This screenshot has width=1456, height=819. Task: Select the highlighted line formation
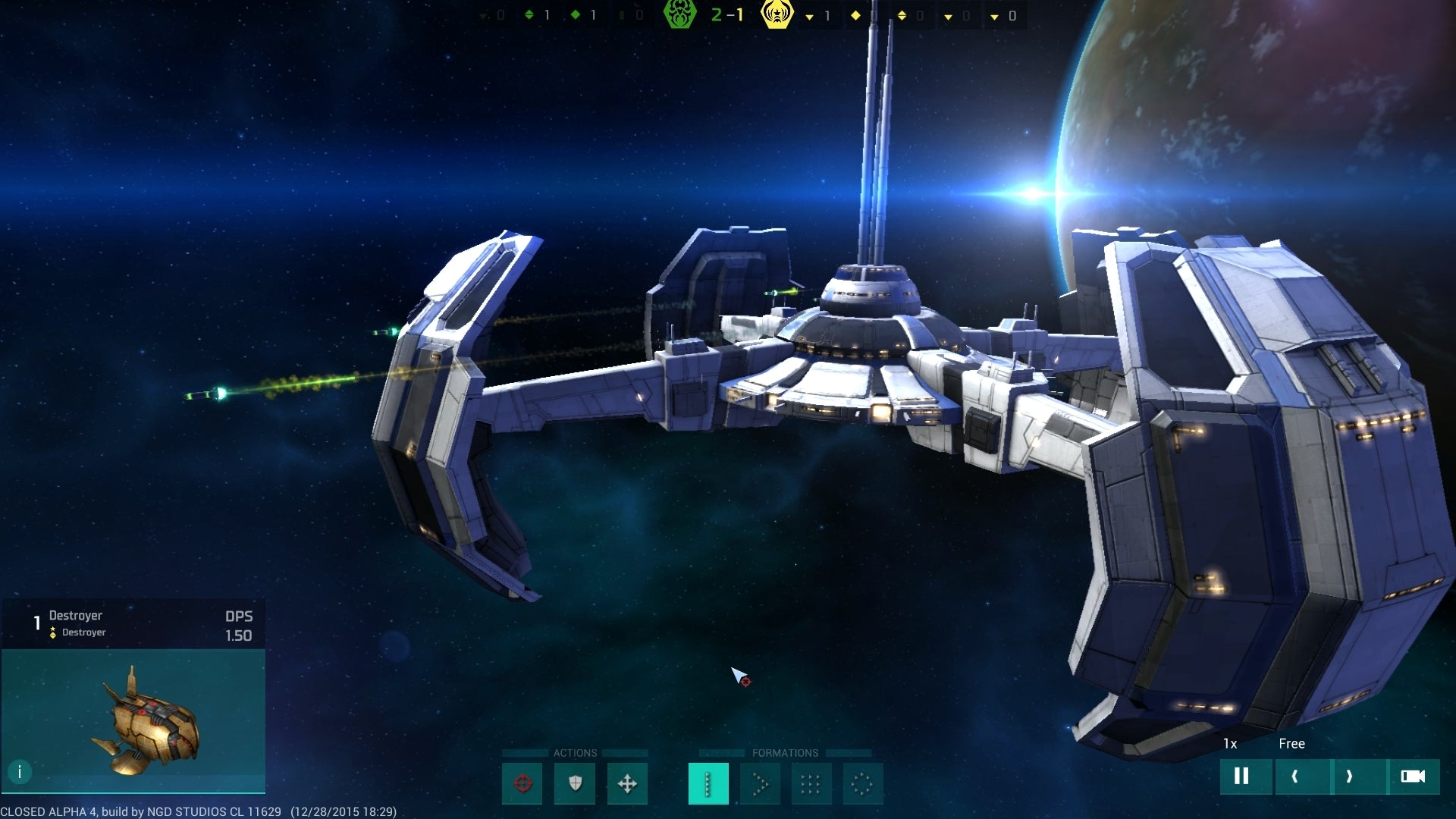pyautogui.click(x=708, y=783)
